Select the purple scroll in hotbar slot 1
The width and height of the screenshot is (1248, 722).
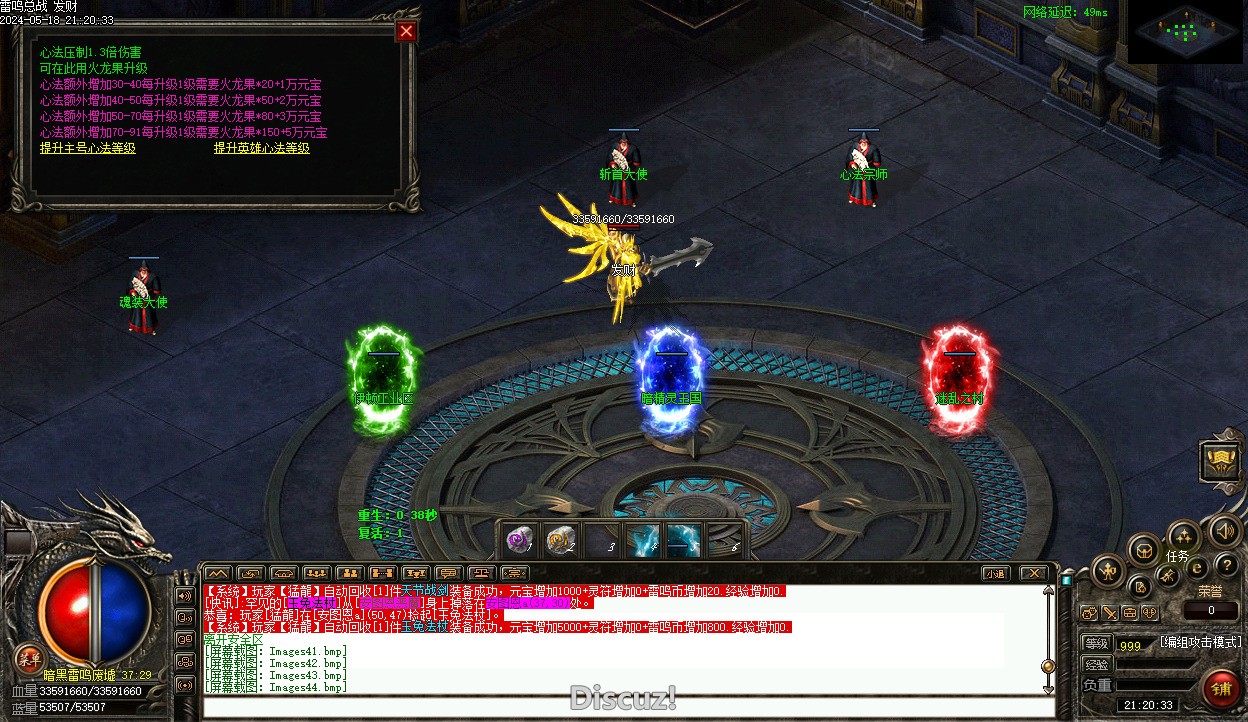point(519,540)
